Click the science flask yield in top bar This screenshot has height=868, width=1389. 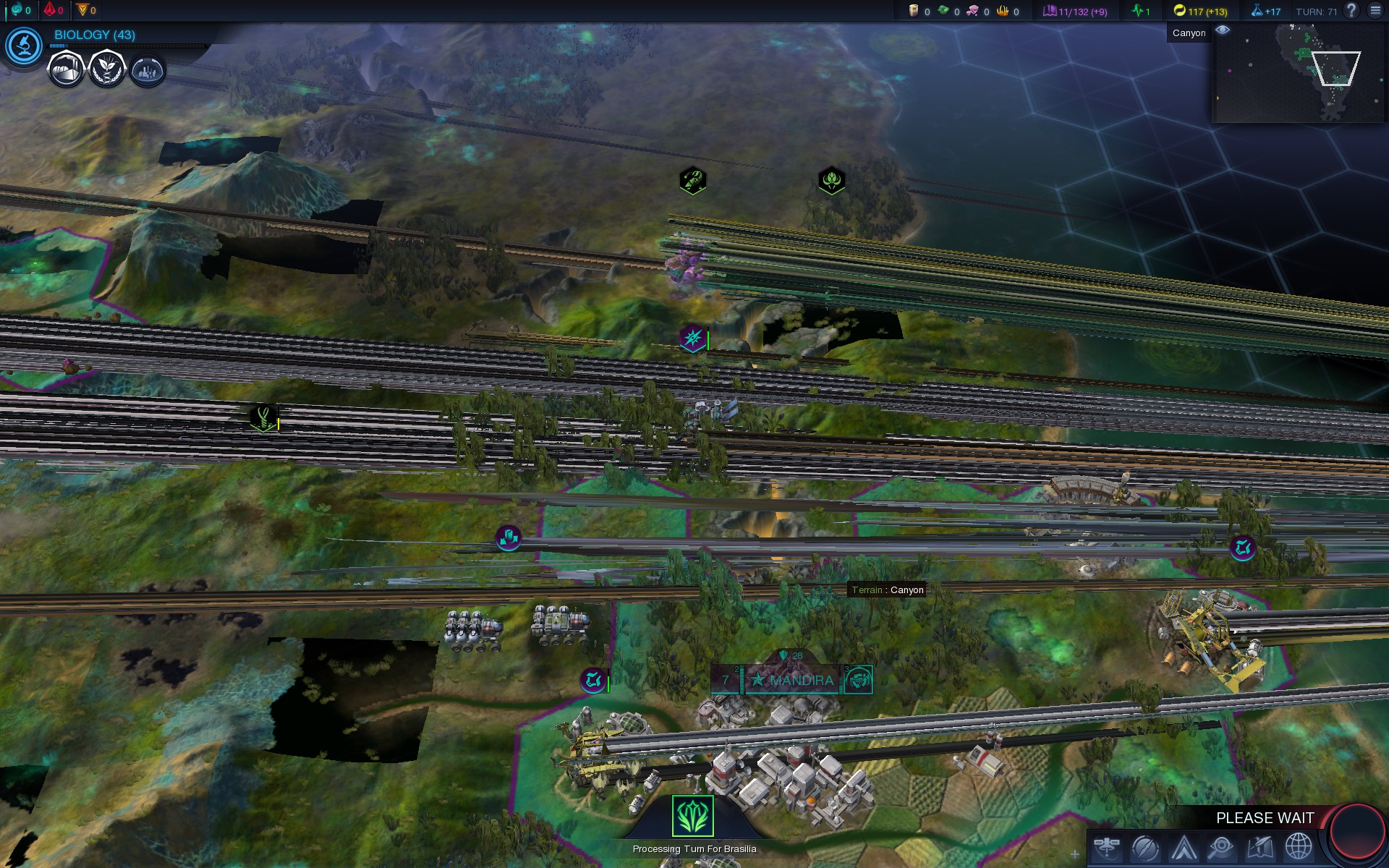click(1266, 12)
